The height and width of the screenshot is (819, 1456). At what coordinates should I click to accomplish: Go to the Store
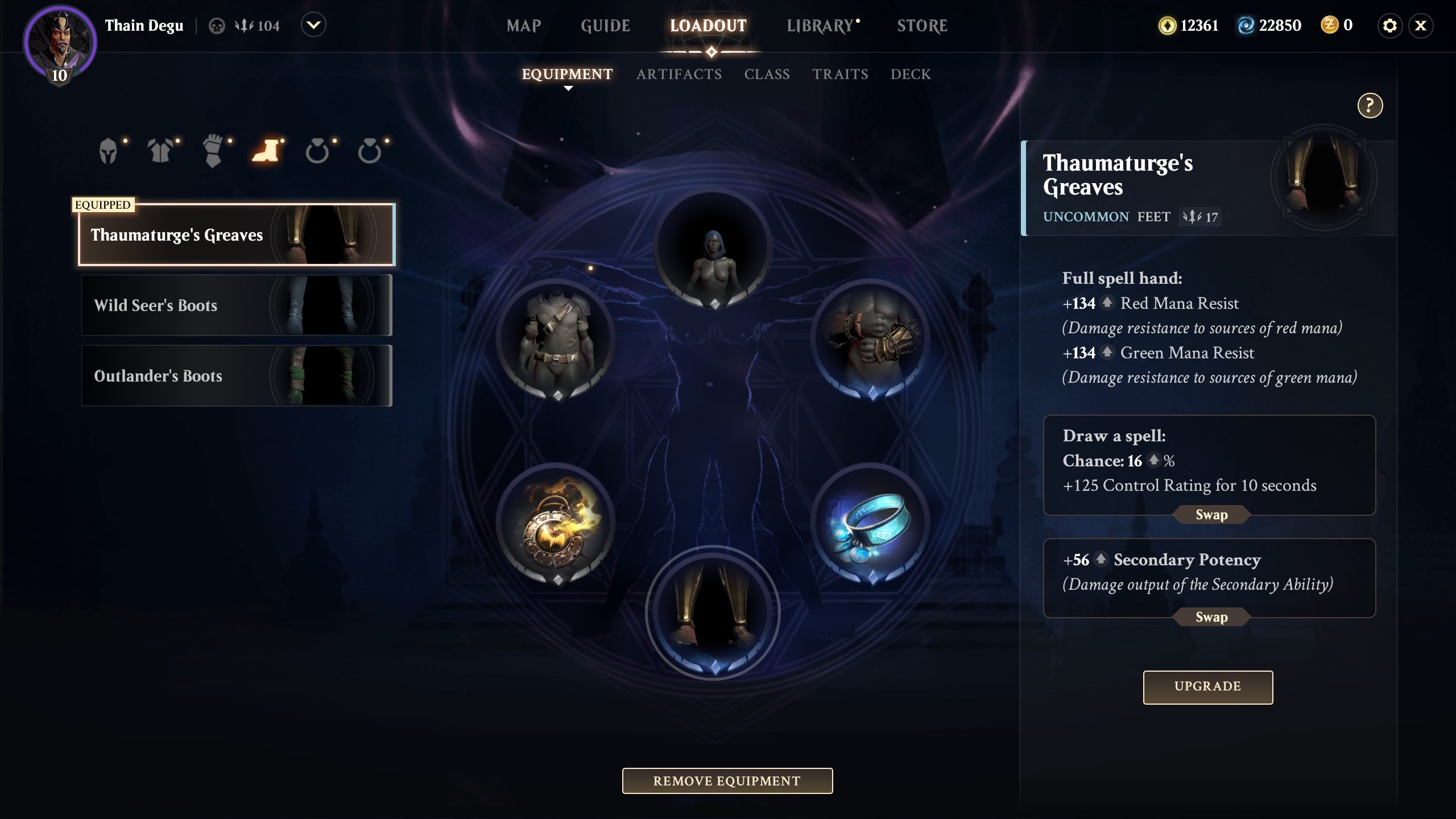(x=922, y=26)
